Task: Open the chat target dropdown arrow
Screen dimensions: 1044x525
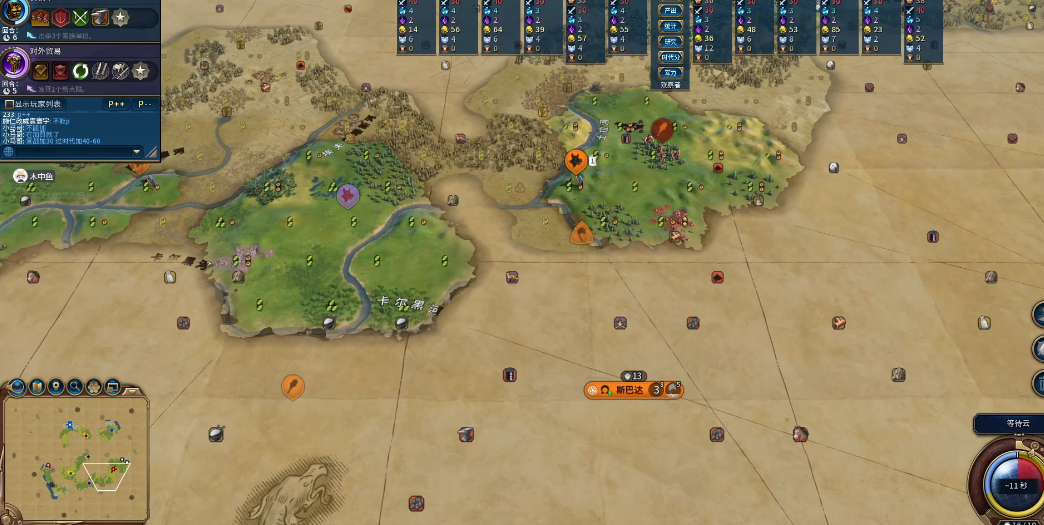Action: point(137,151)
